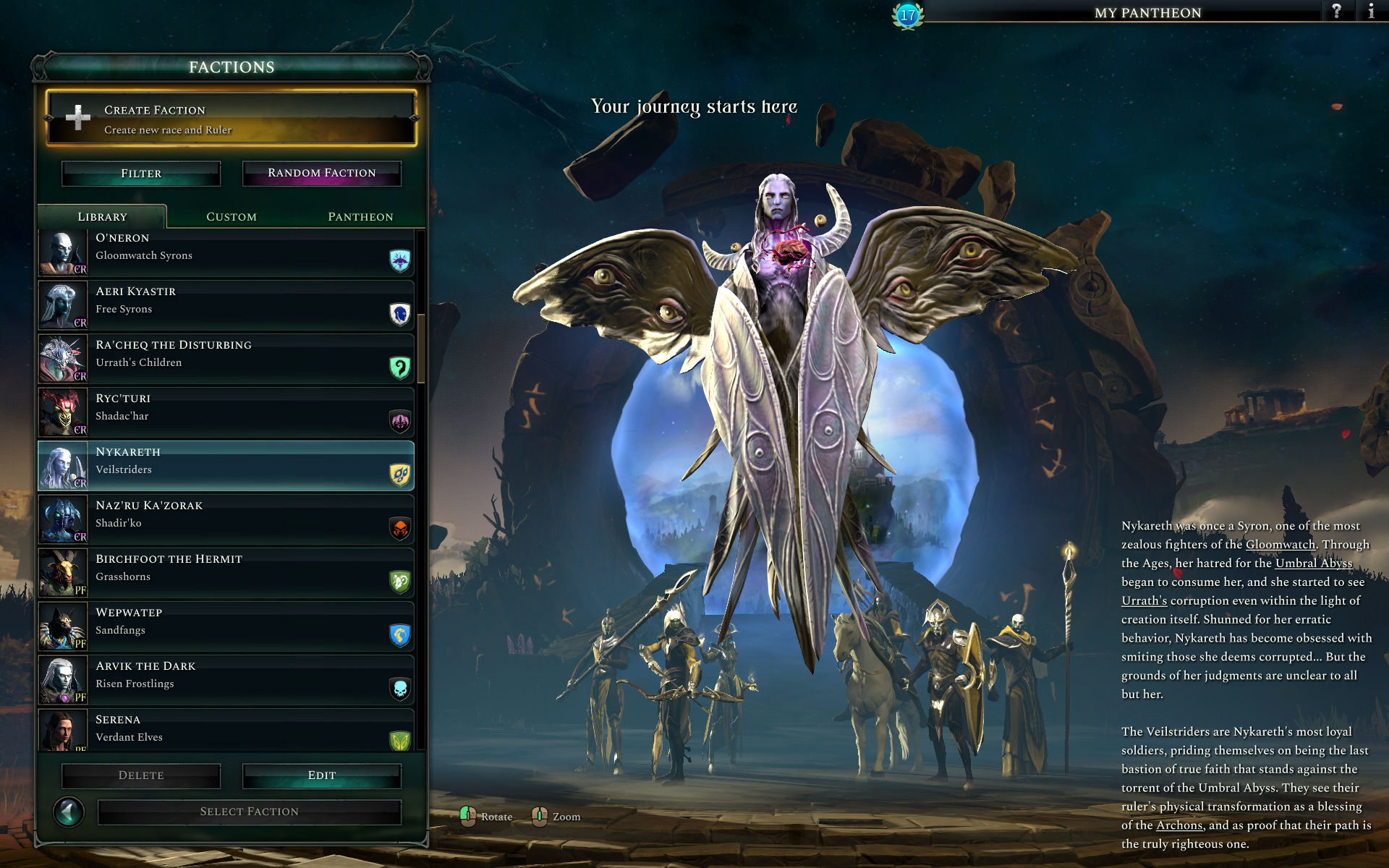1389x868 pixels.
Task: Open the Filter options
Action: [140, 173]
